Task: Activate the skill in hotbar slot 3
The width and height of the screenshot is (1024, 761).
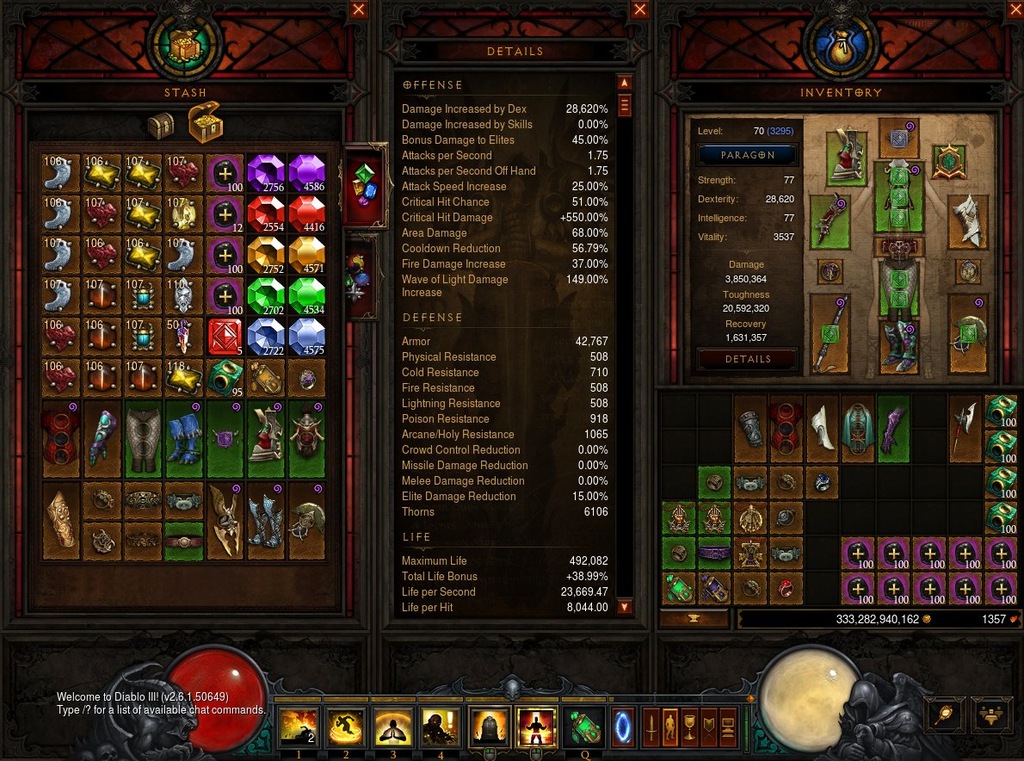Action: (393, 727)
